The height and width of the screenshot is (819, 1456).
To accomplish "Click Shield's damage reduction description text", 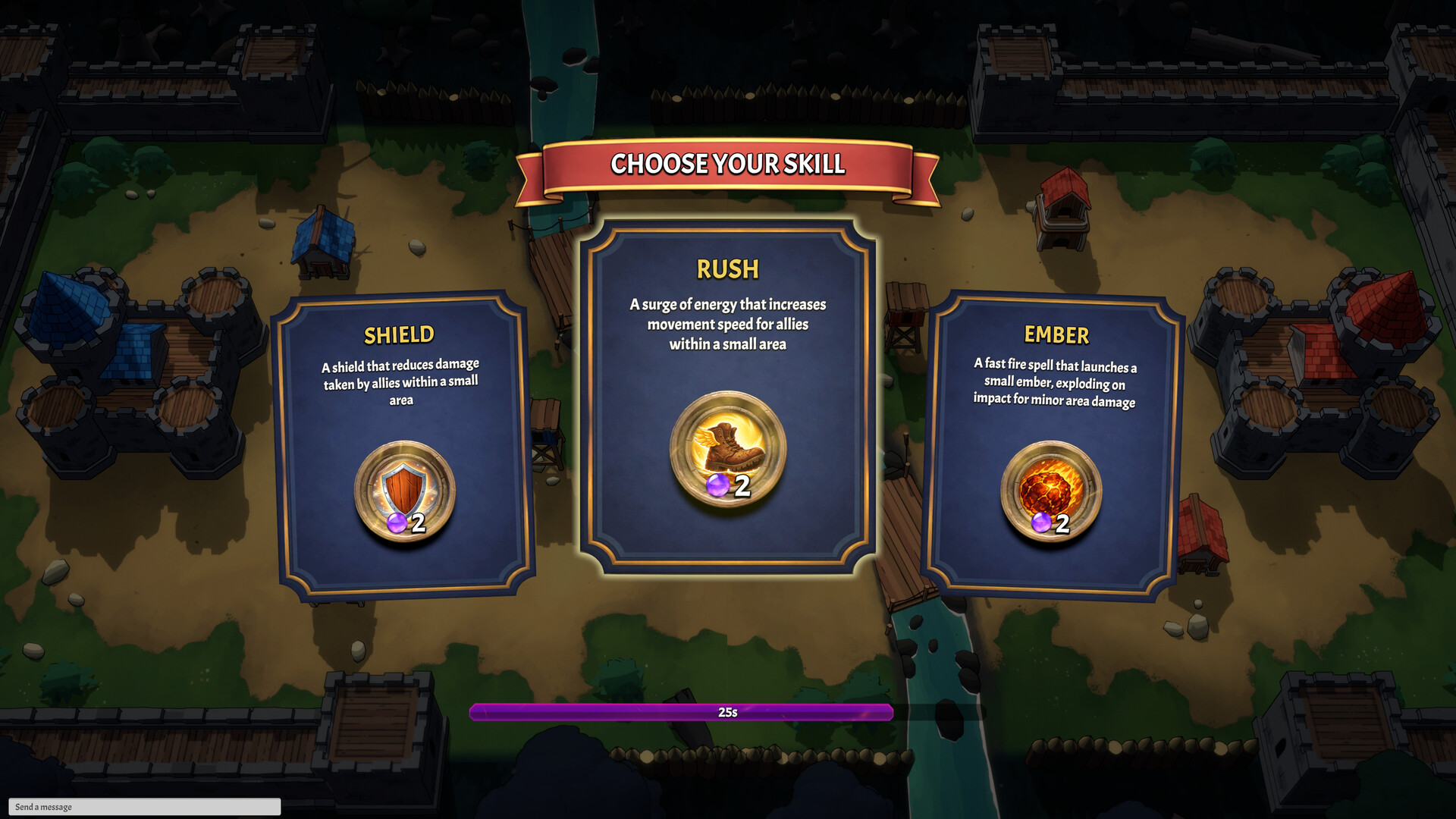I will 400,382.
